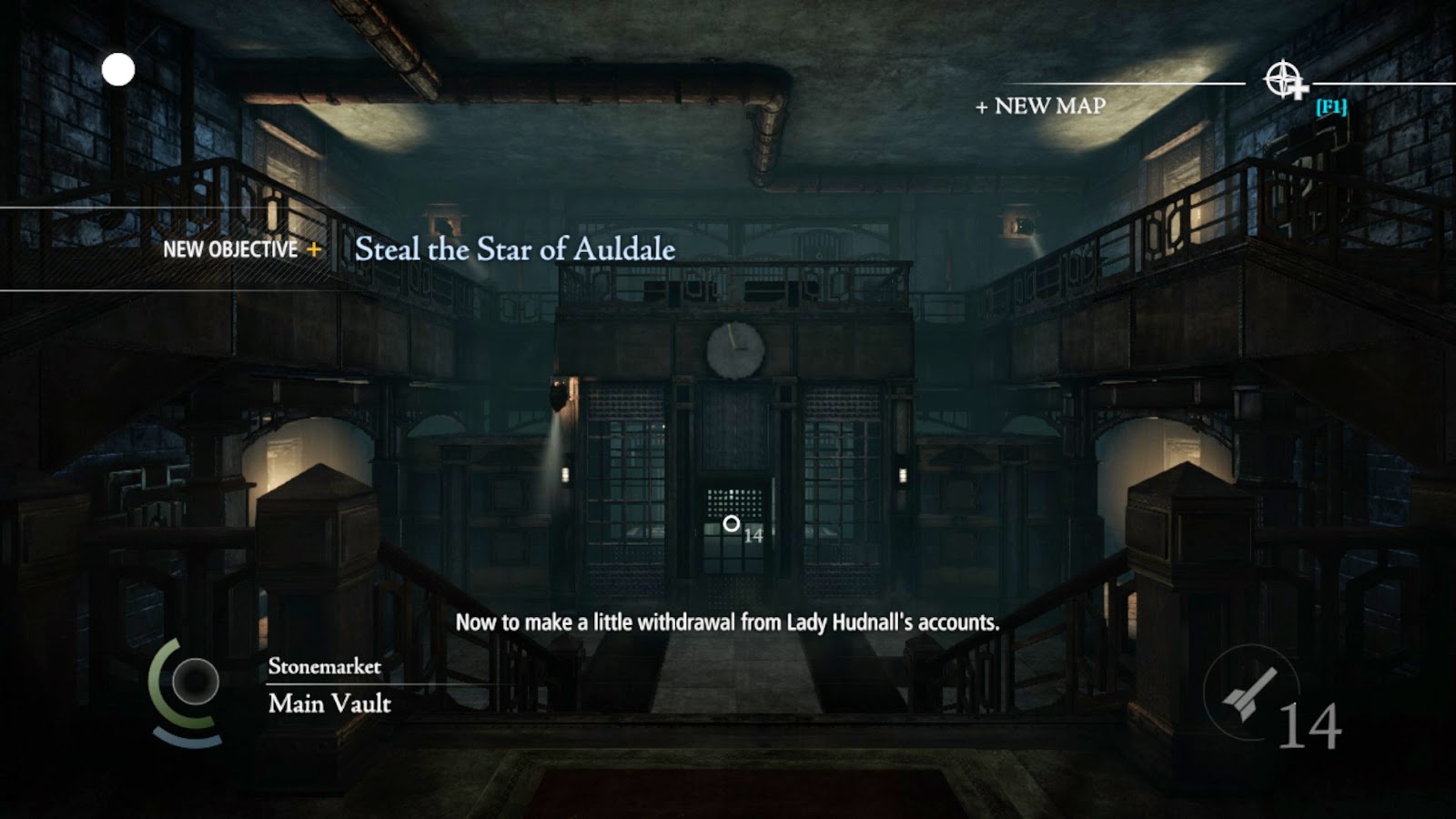Click the white moon indicator icon
Screen dimensions: 1456x819
click(118, 70)
